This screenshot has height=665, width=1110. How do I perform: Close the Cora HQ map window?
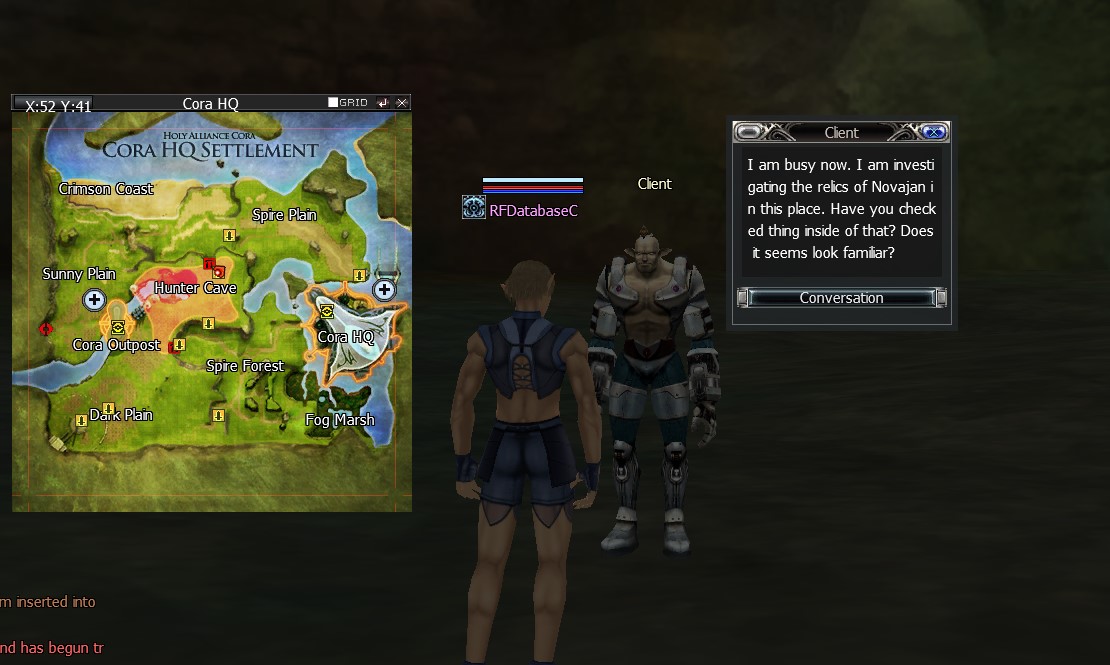coord(402,103)
